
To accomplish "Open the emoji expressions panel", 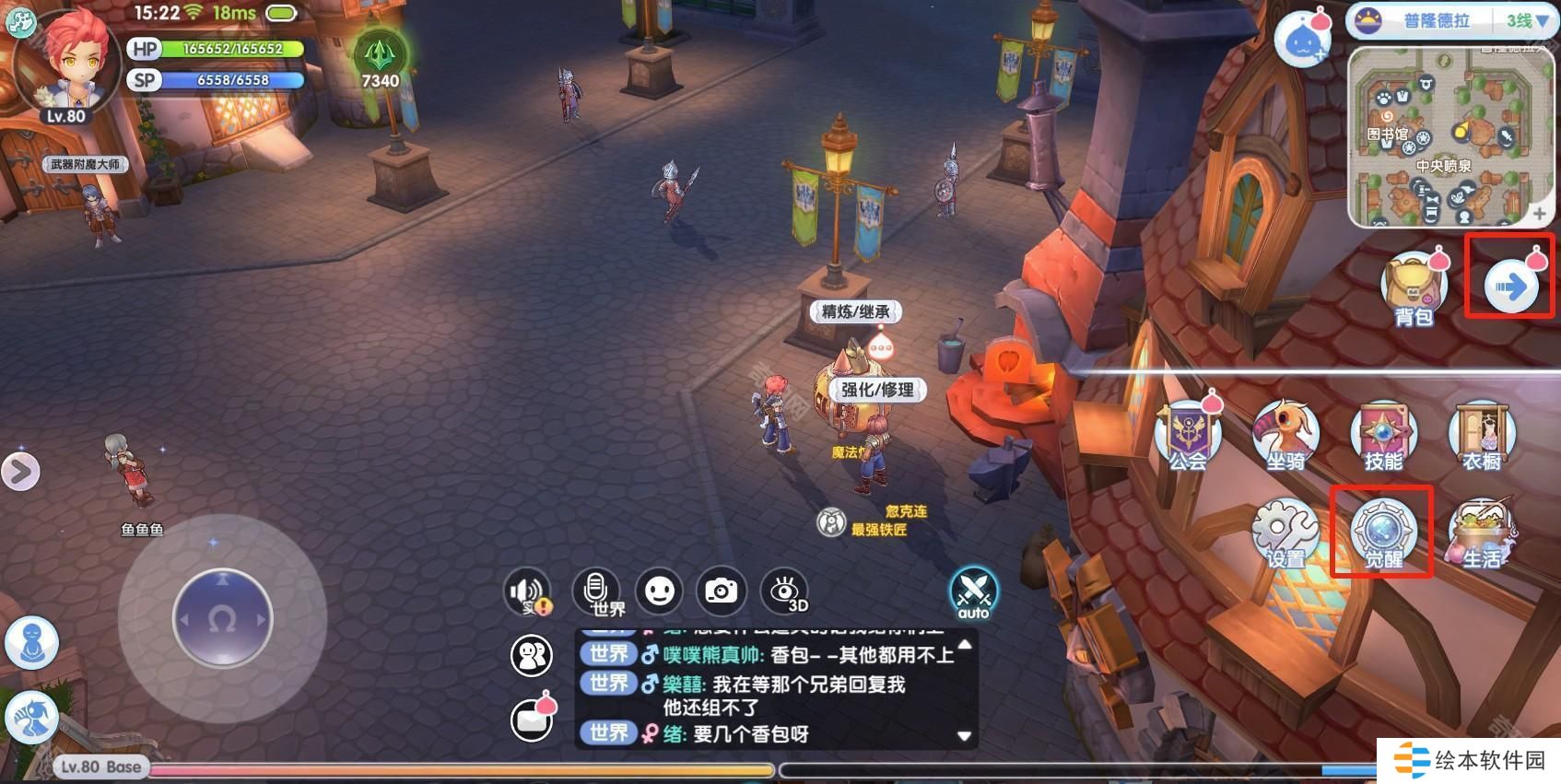I will click(x=659, y=591).
